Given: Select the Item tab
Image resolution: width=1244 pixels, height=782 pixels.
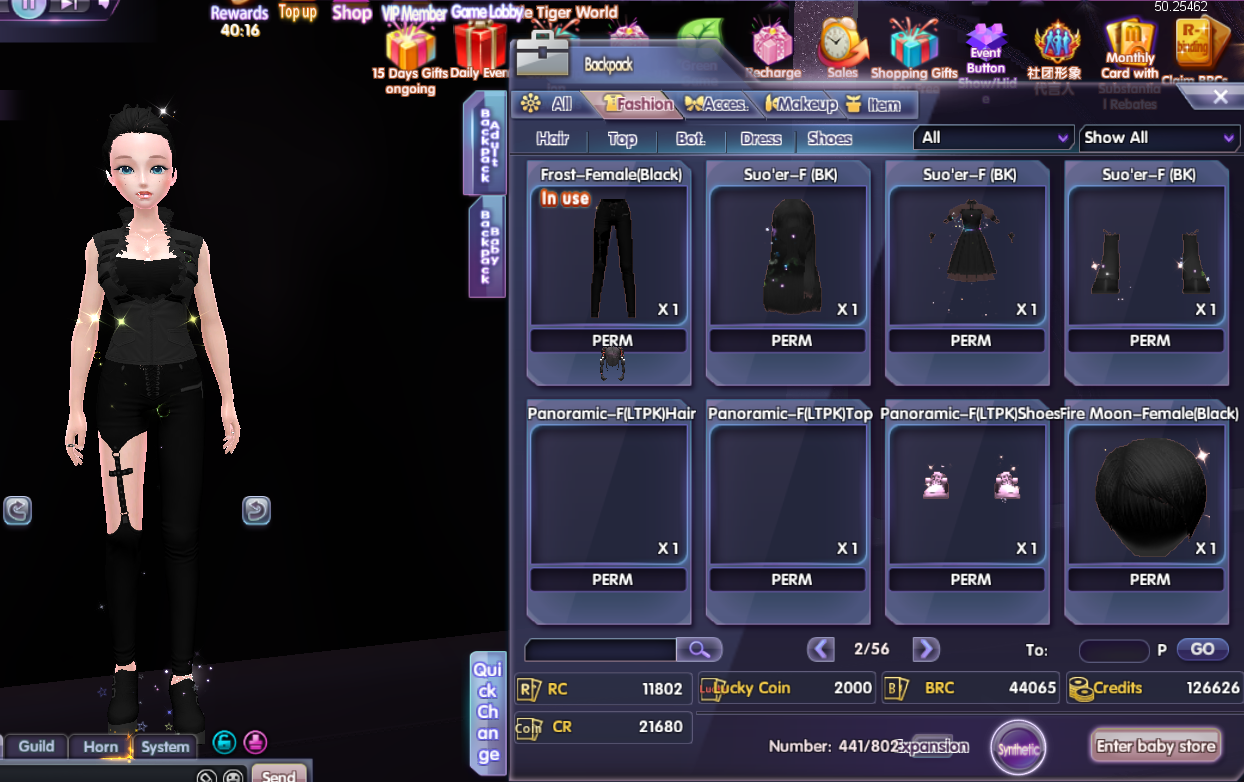Looking at the screenshot, I should [x=874, y=104].
